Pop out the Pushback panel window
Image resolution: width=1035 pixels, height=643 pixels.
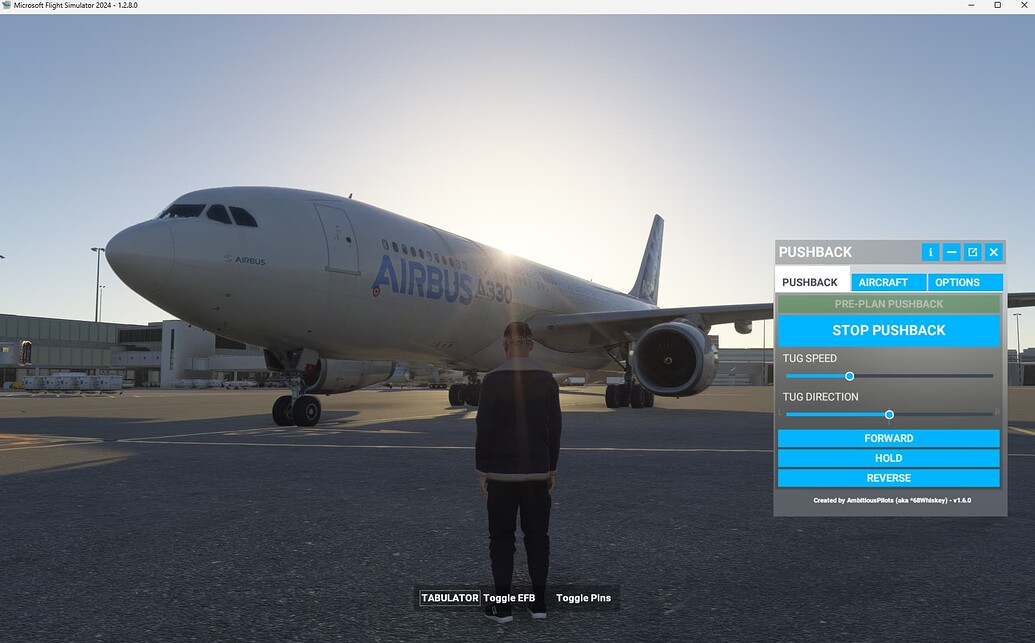972,252
